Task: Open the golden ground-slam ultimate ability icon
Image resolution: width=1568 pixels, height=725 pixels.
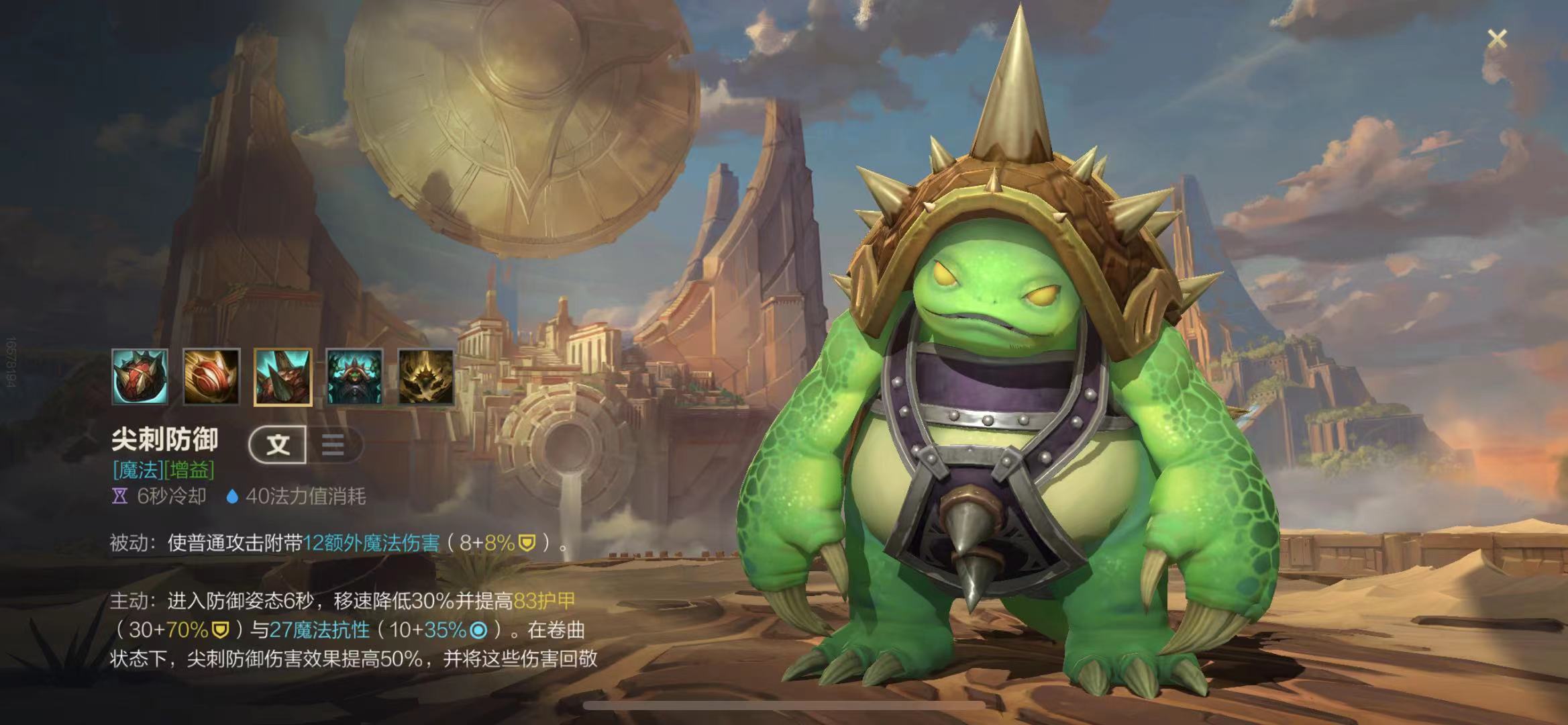Action: [425, 377]
